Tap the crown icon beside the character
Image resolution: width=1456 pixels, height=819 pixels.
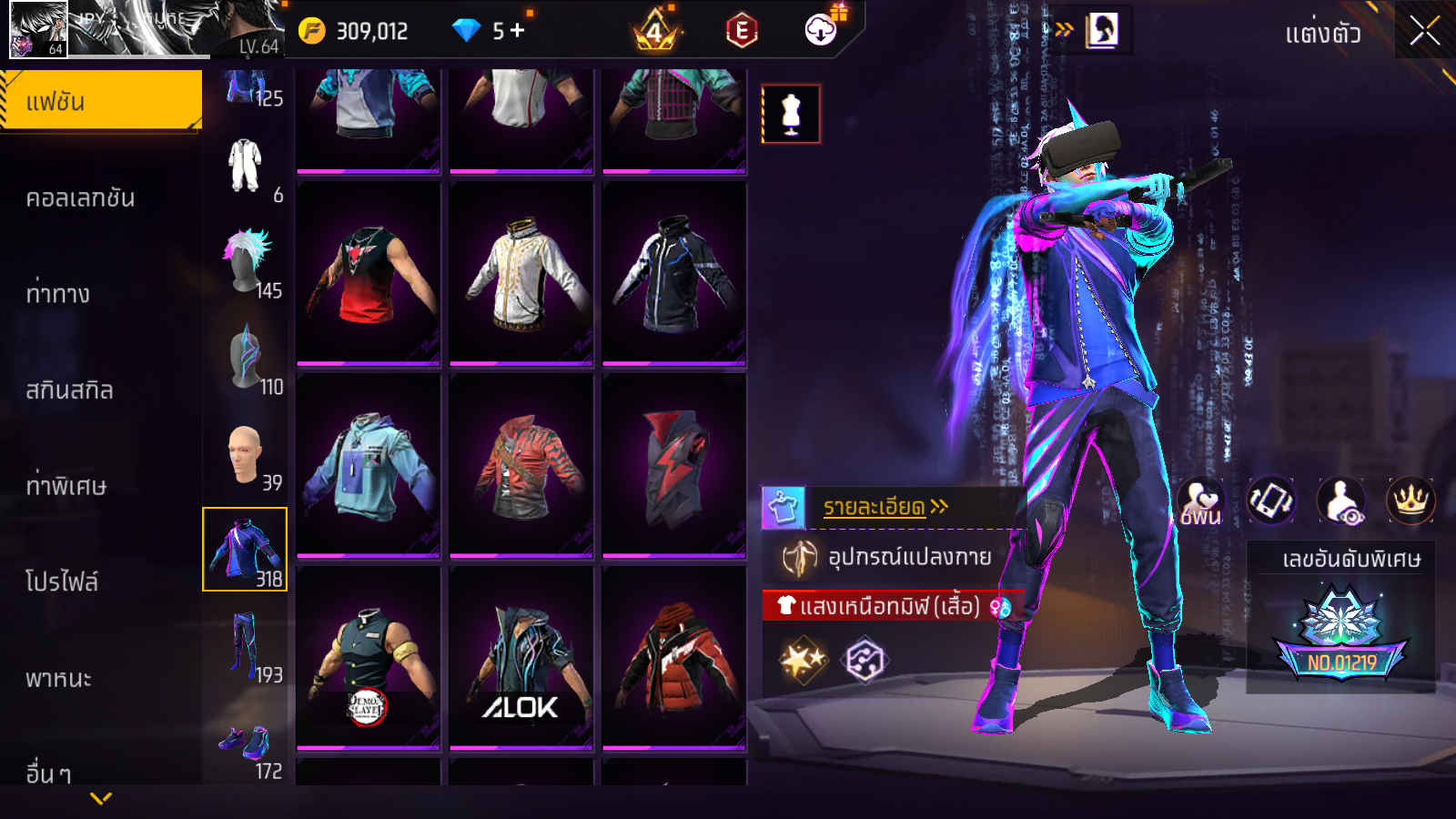tap(1410, 500)
